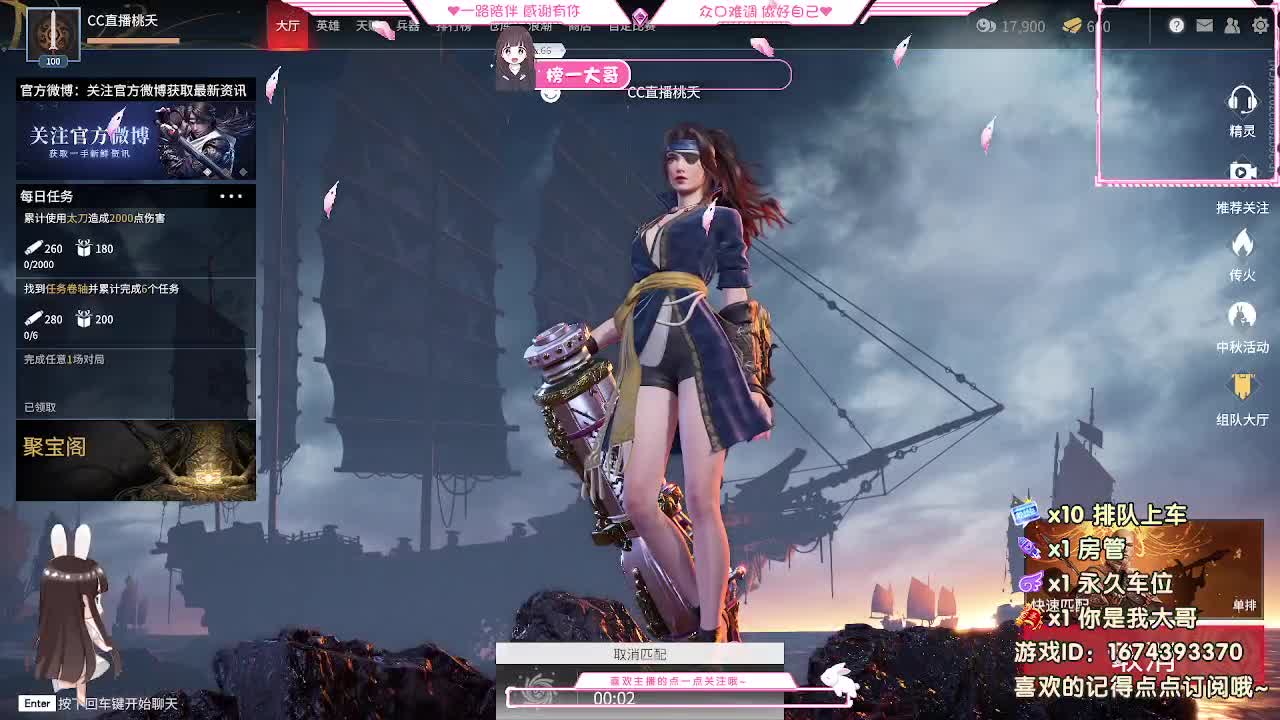This screenshot has height=720, width=1280.
Task: Open the settings gear icon
Action: tap(1258, 25)
